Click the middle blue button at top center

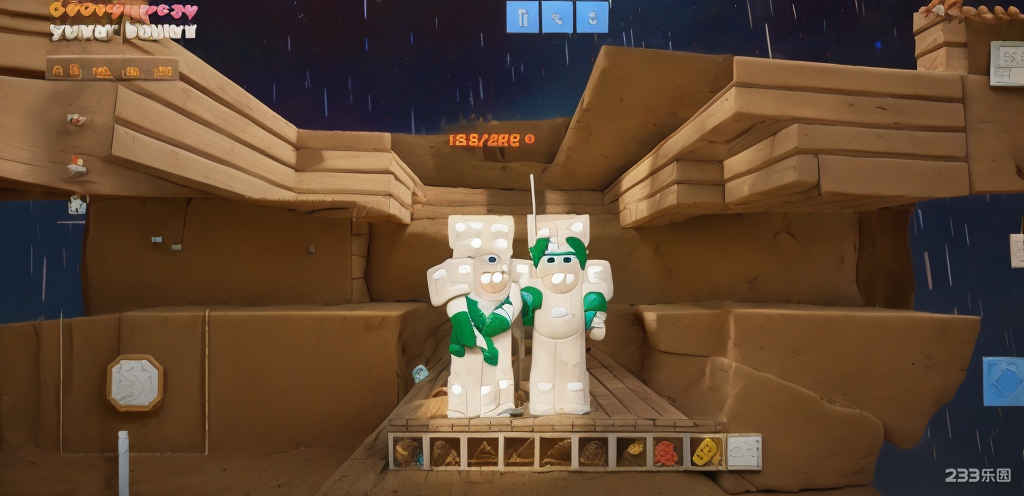(x=557, y=17)
